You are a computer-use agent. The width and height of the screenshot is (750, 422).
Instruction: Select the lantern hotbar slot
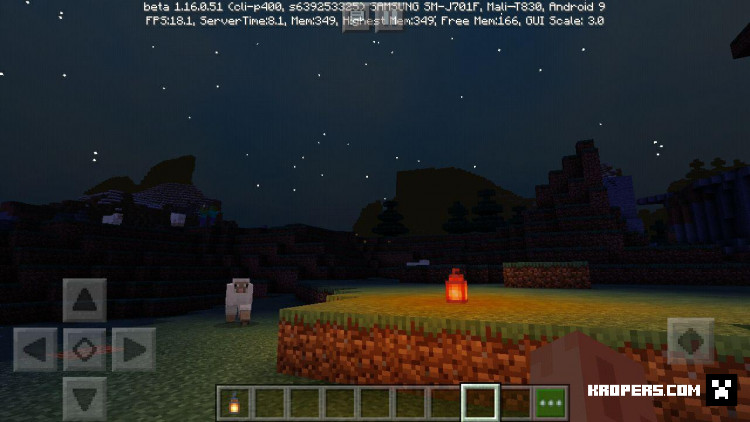click(x=234, y=403)
